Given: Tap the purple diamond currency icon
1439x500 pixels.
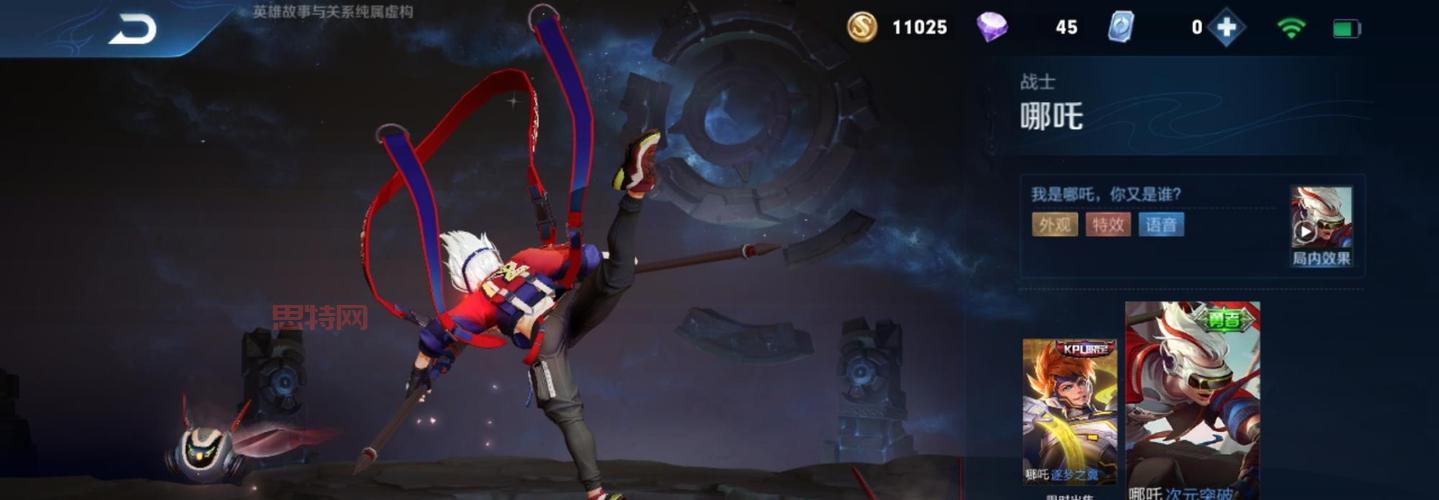Looking at the screenshot, I should 991,27.
